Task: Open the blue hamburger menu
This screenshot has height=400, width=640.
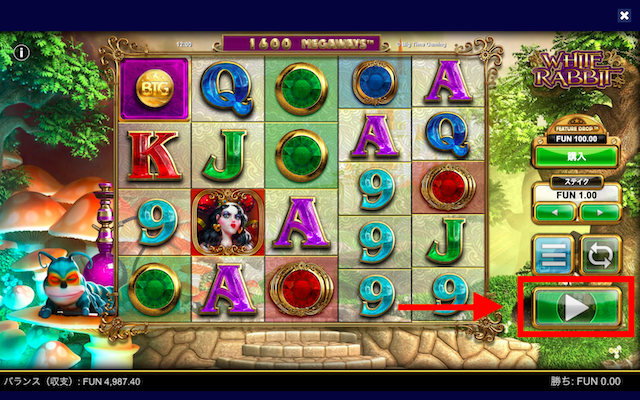Action: coord(551,254)
